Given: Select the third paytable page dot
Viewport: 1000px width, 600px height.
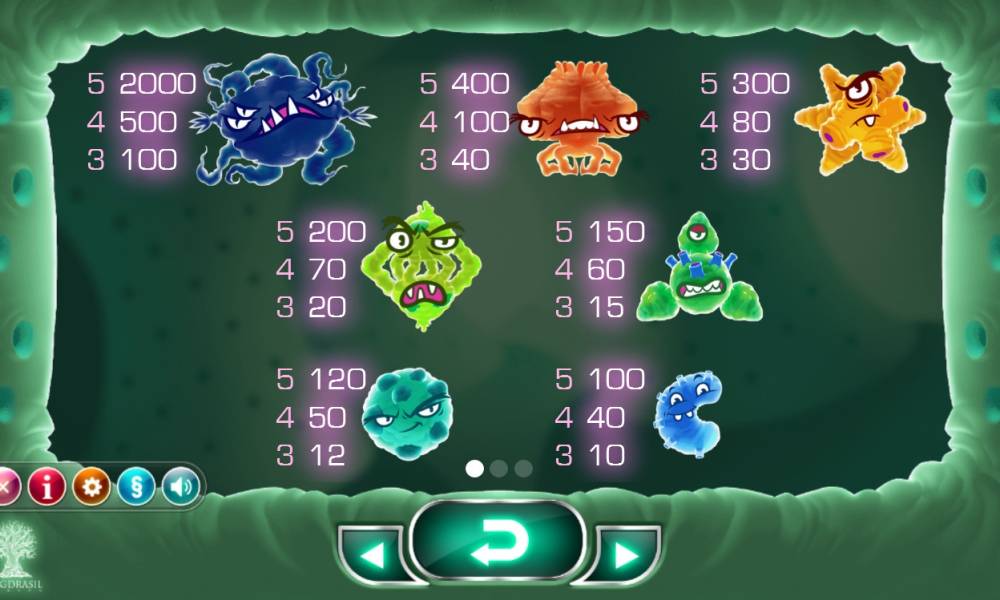Looking at the screenshot, I should [523, 468].
